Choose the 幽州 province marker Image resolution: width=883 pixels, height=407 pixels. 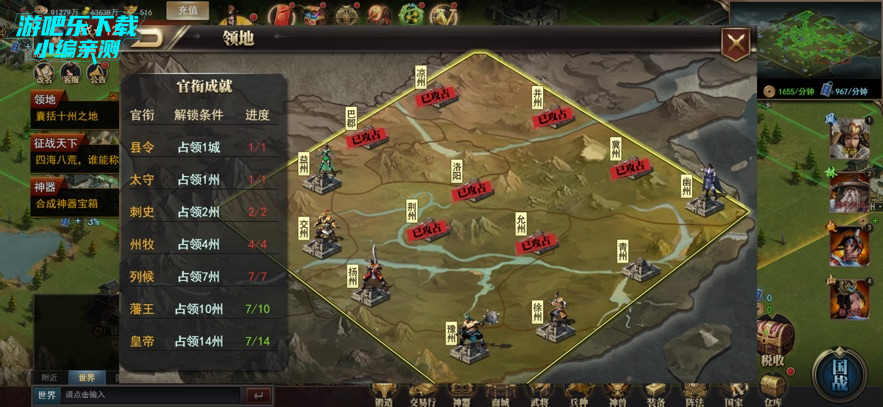click(706, 191)
